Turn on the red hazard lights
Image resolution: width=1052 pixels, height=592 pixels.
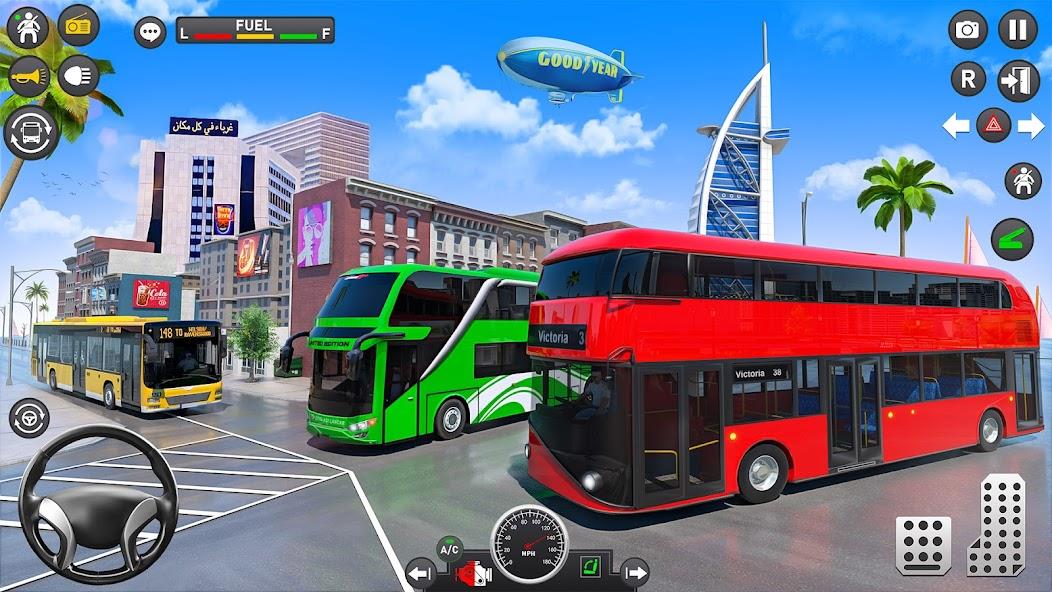pos(993,125)
